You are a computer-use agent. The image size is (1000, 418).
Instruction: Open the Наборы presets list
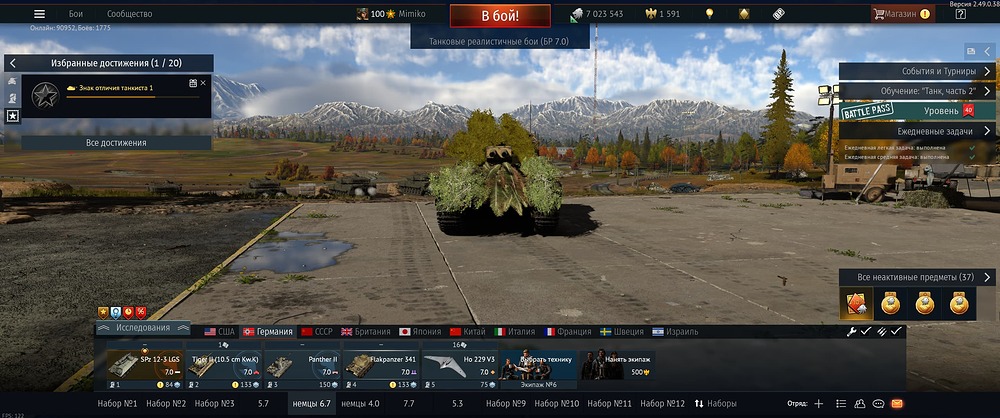(x=716, y=403)
